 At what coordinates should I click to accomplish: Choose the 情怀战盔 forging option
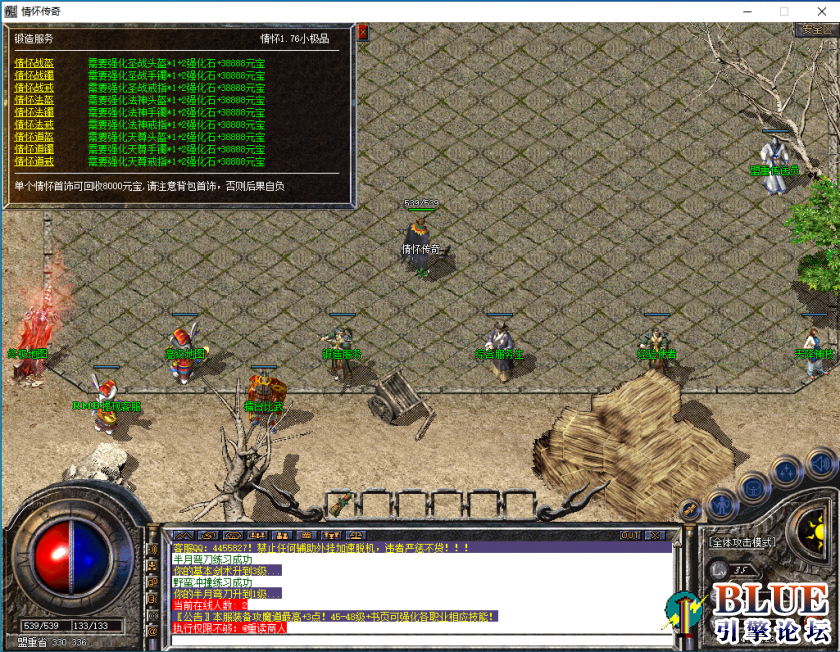point(34,63)
